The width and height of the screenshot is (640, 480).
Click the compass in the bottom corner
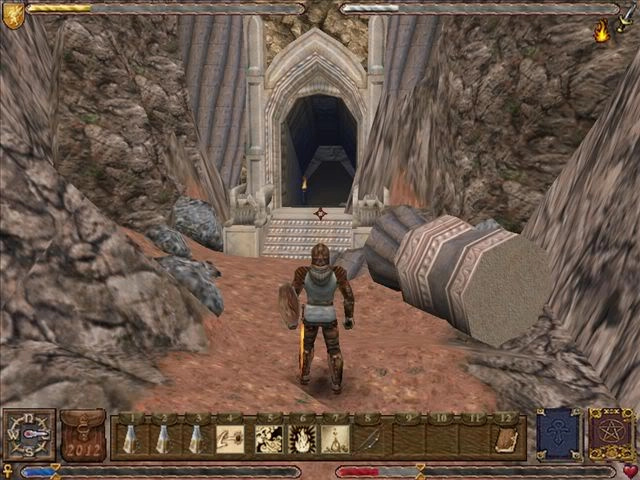click(28, 434)
